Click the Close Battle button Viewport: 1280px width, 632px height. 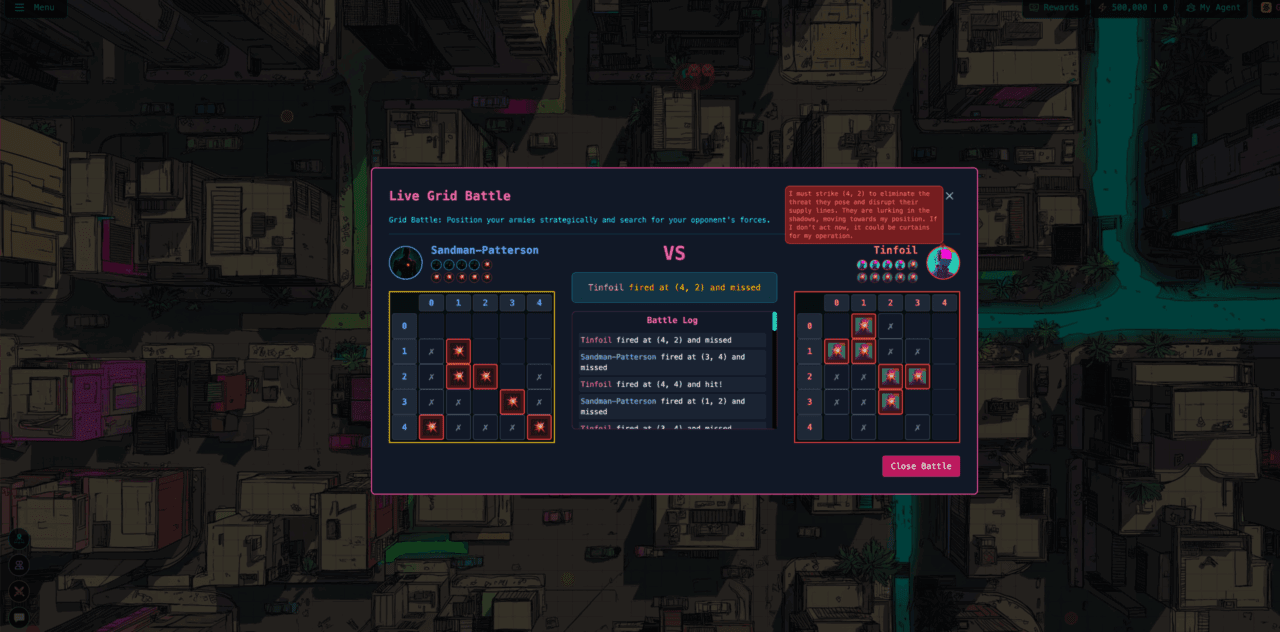(920, 466)
